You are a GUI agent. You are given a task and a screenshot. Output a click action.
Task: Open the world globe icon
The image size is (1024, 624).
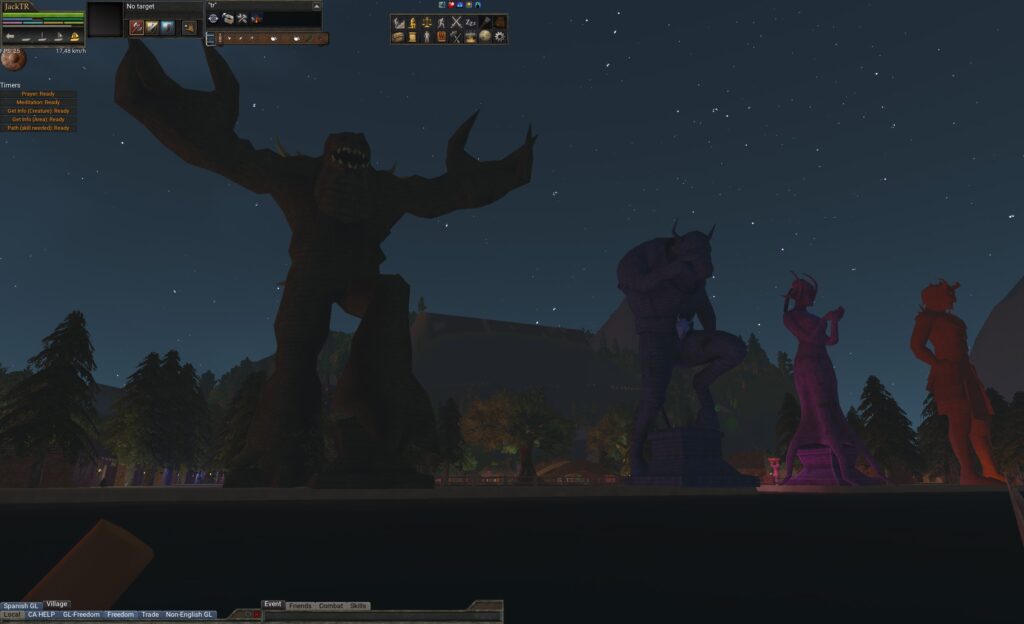[x=485, y=37]
